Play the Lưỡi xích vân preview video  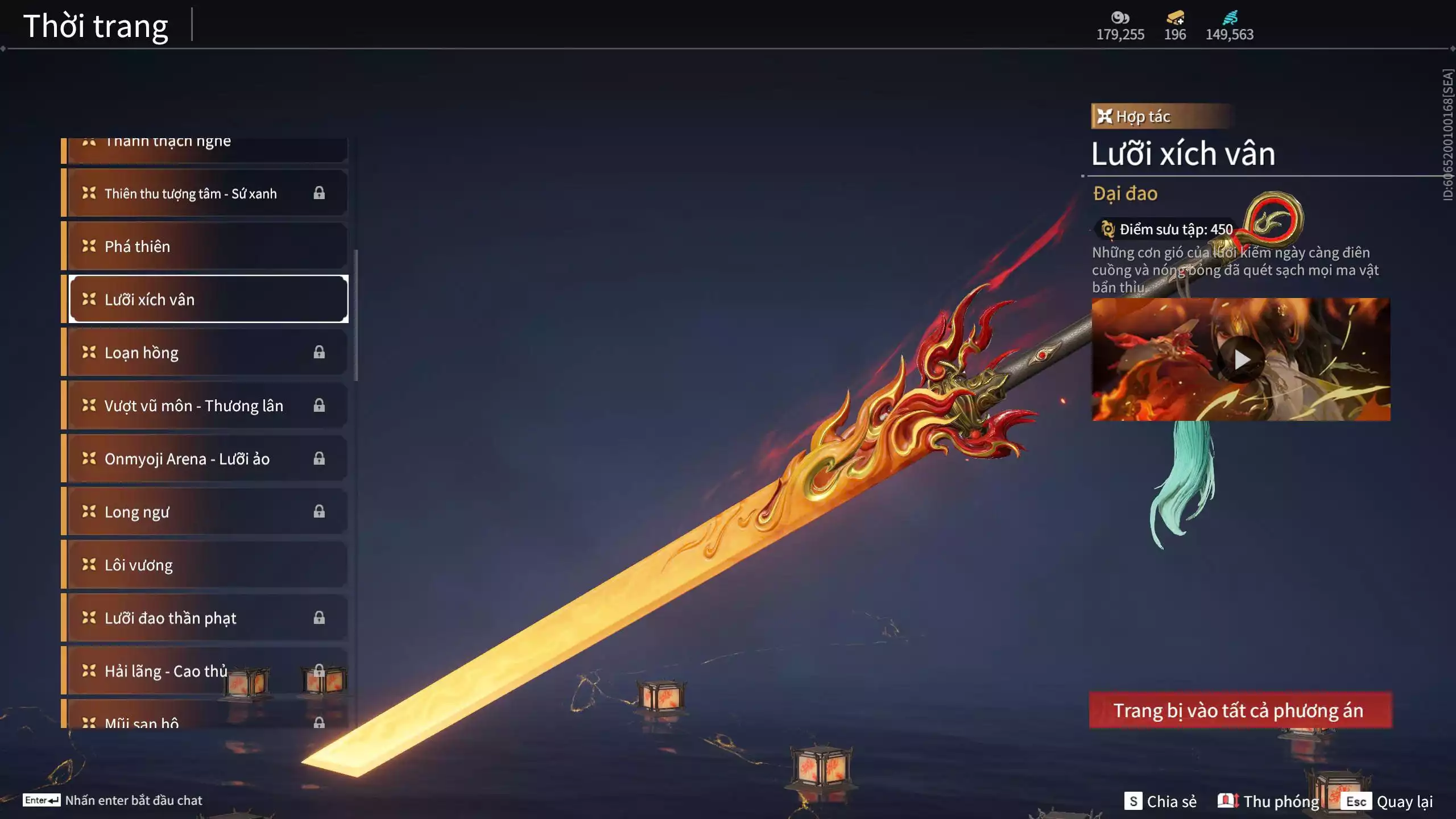[x=1240, y=359]
